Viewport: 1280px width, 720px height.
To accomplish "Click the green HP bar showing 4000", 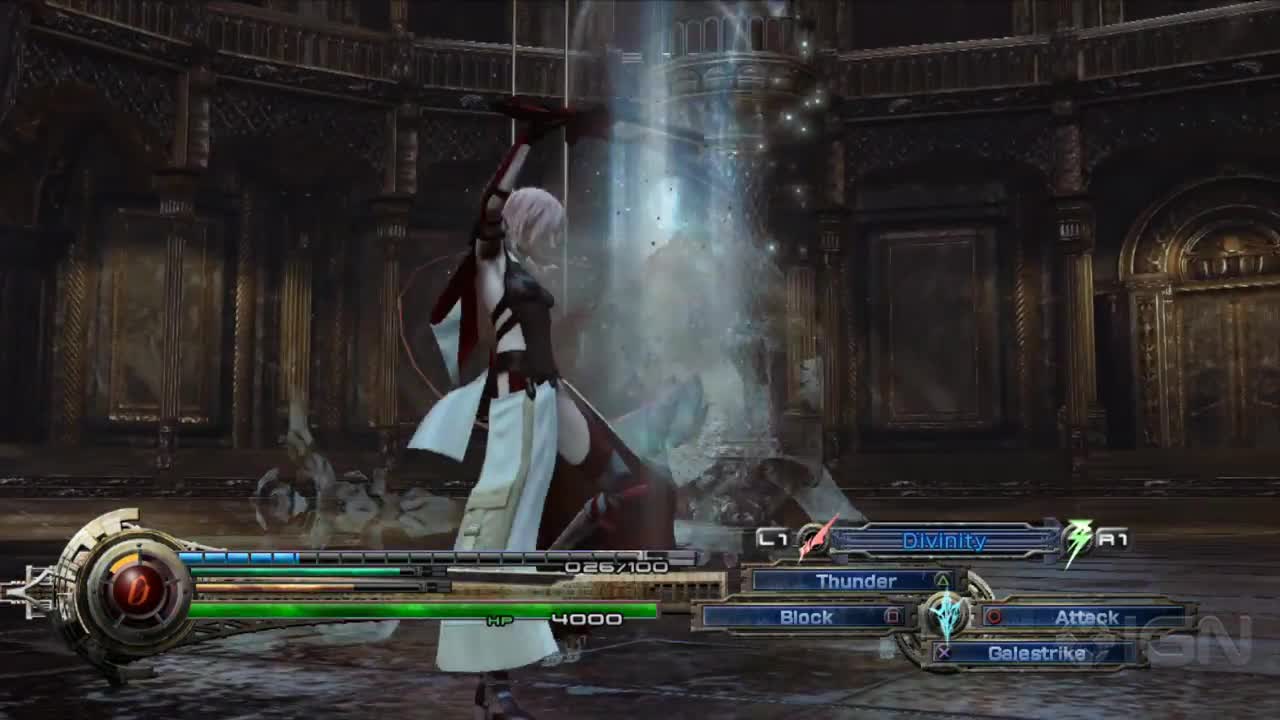I will (x=420, y=608).
